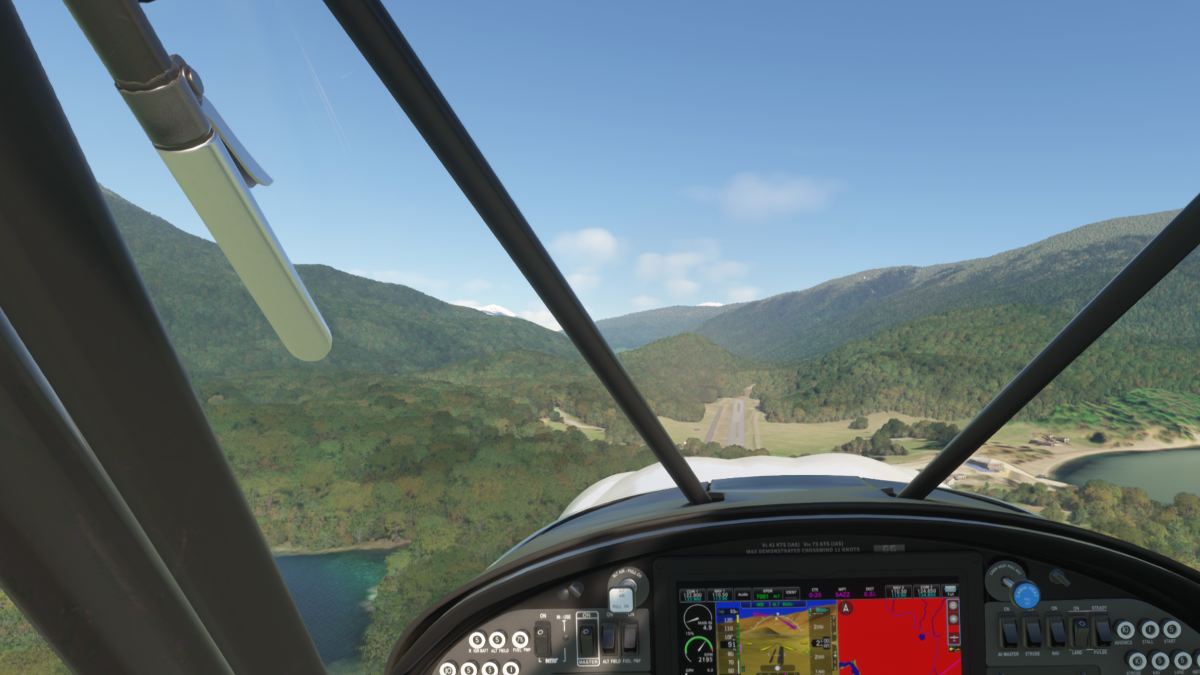The height and width of the screenshot is (675, 1200).
Task: Tap the north-up compass icon on map
Action: pyautogui.click(x=846, y=608)
